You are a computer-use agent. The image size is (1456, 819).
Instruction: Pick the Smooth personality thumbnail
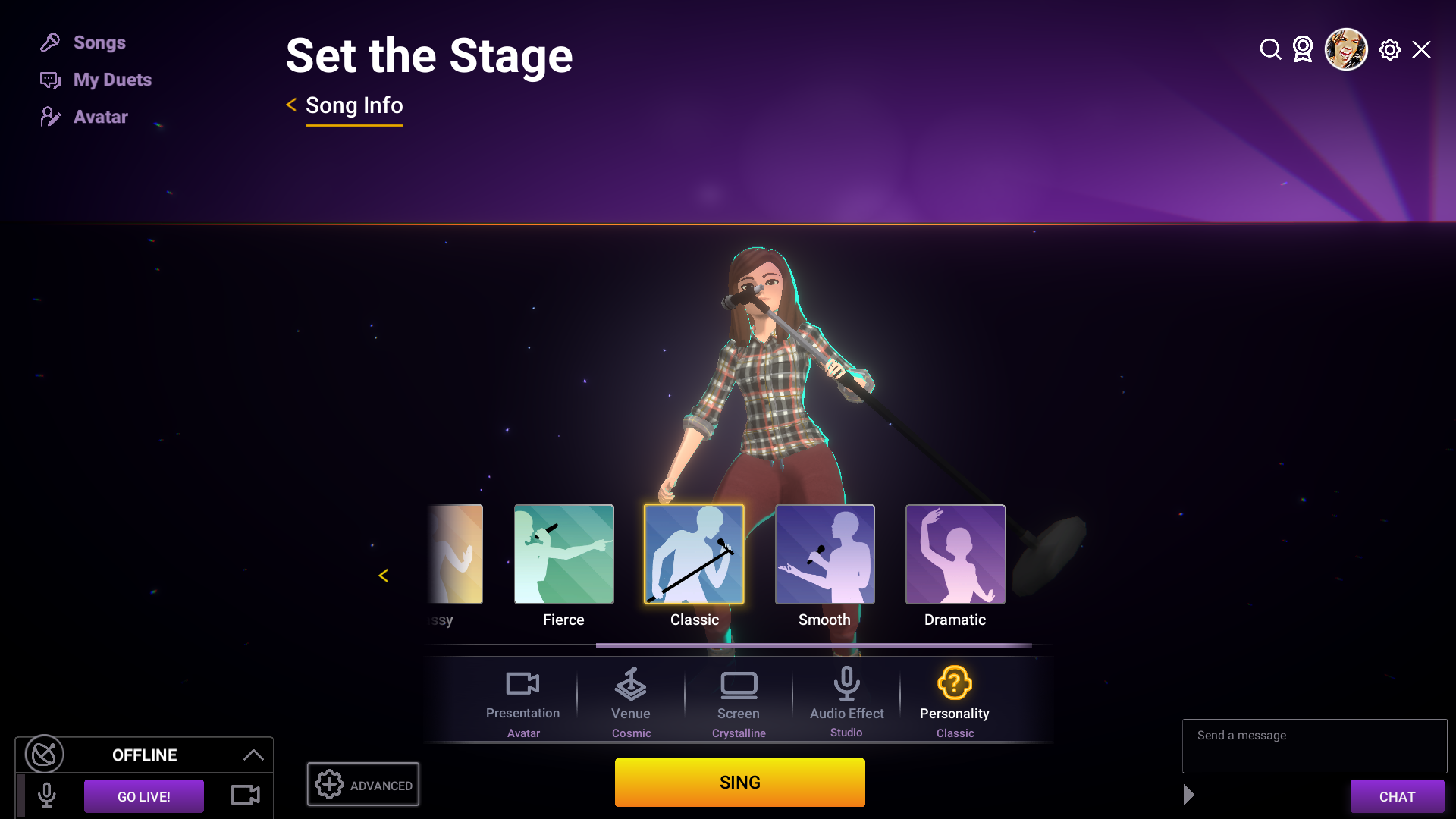pyautogui.click(x=824, y=554)
